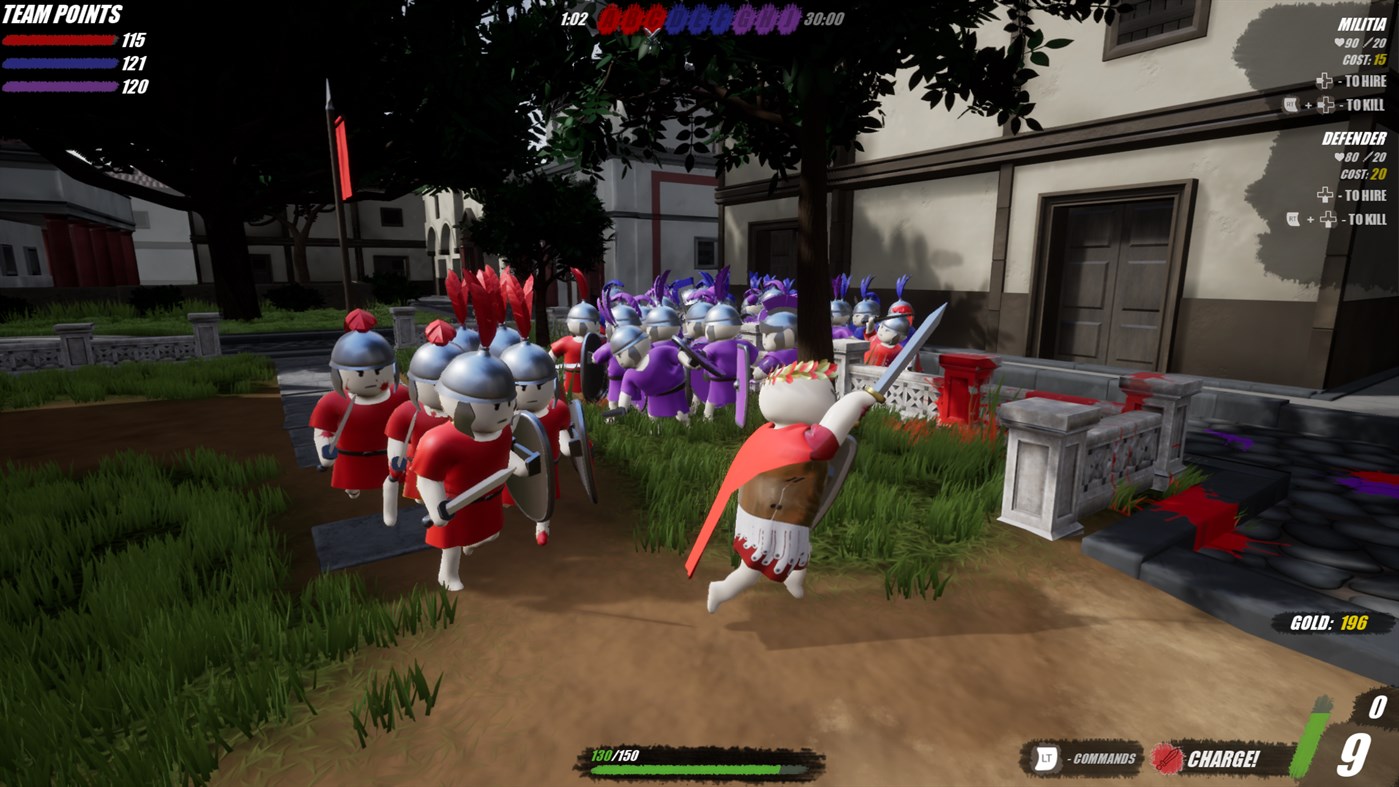Click the CHARGE! command label
Viewport: 1399px width, 787px height.
(x=1224, y=758)
